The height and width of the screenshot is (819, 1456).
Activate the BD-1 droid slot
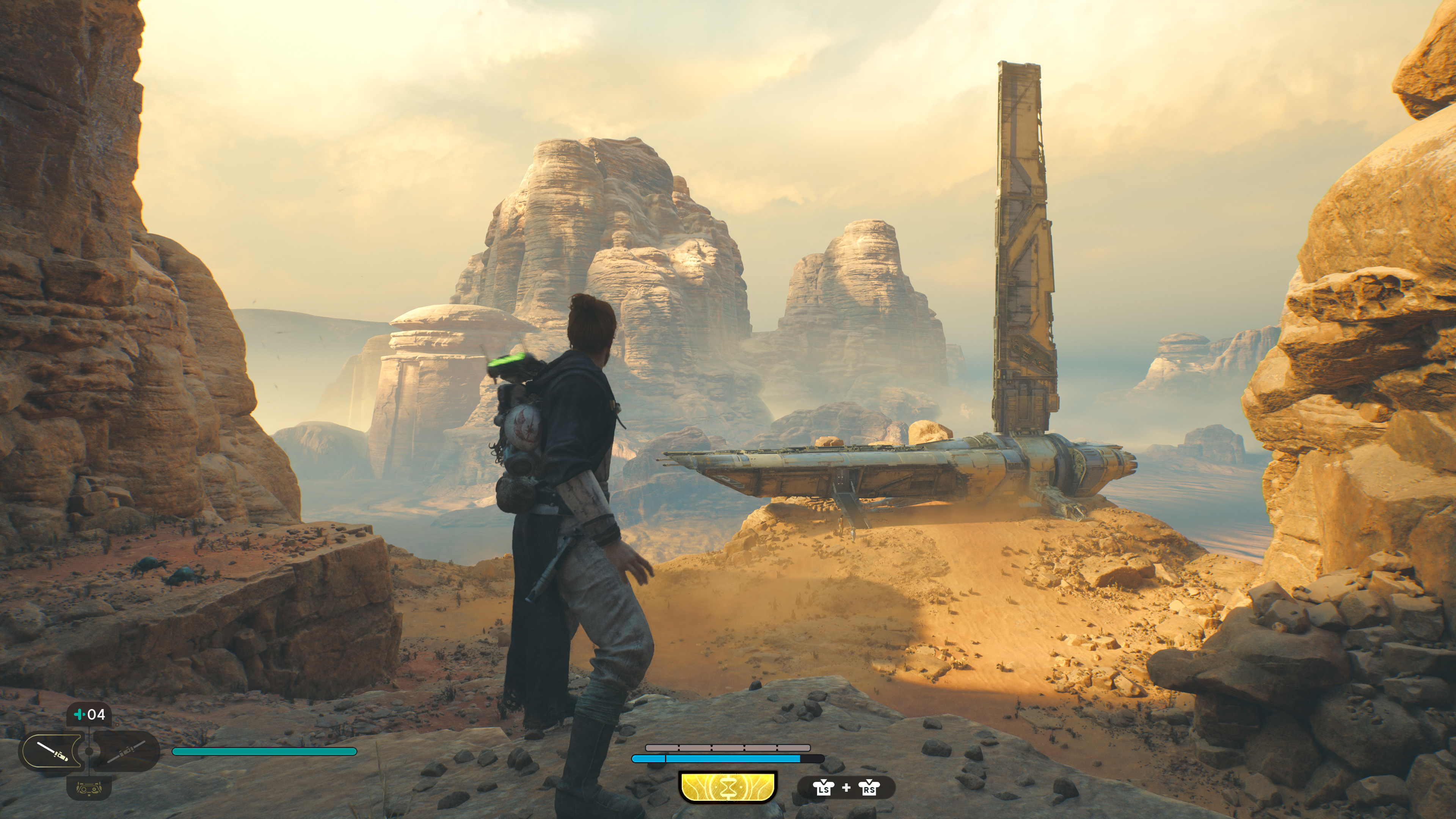pos(89,788)
